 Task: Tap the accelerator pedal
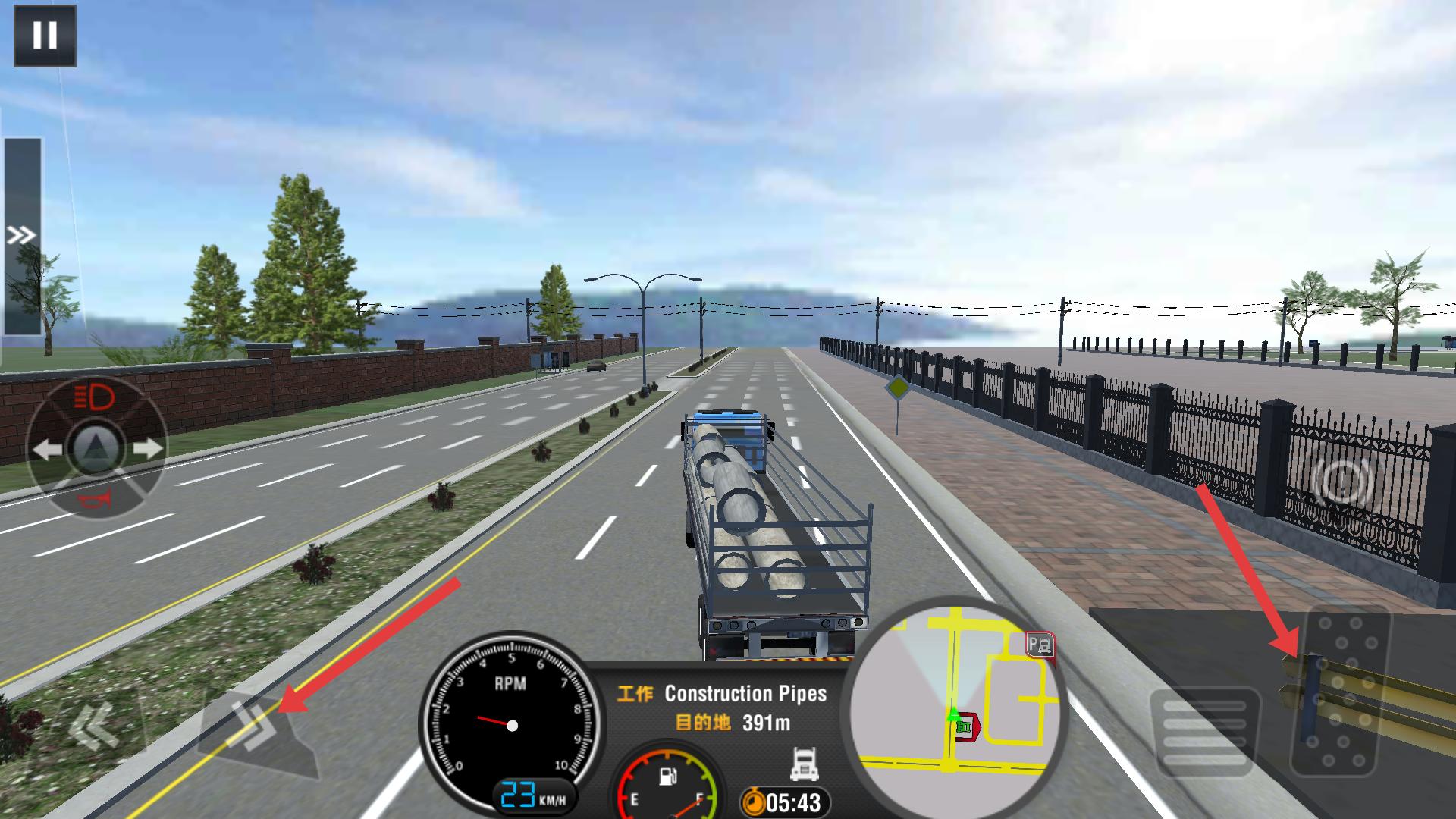tap(1341, 690)
